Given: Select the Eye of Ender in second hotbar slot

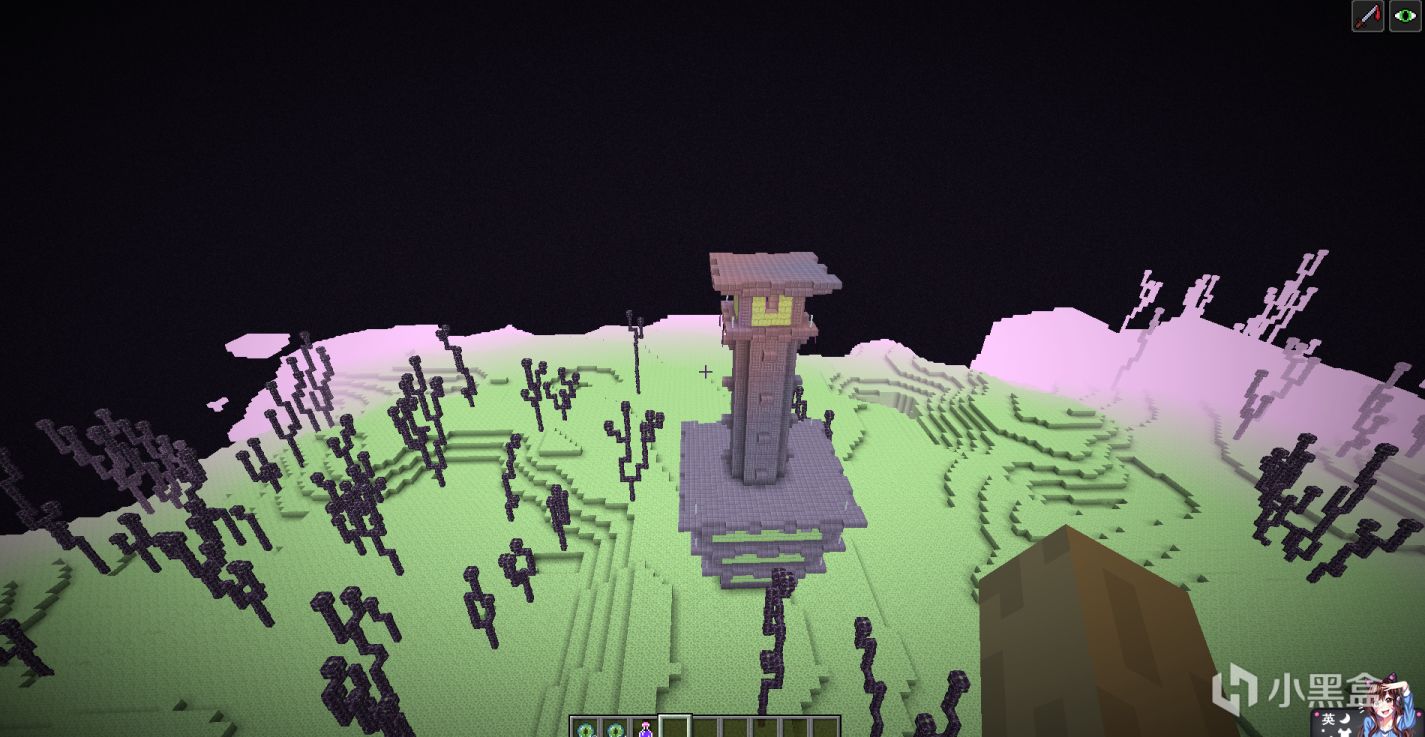Looking at the screenshot, I should (615, 728).
